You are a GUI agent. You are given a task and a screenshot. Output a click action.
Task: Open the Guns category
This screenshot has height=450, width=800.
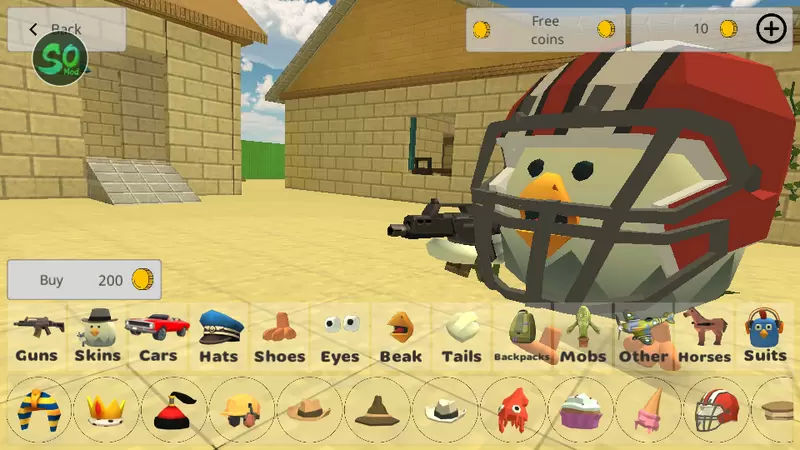click(37, 336)
